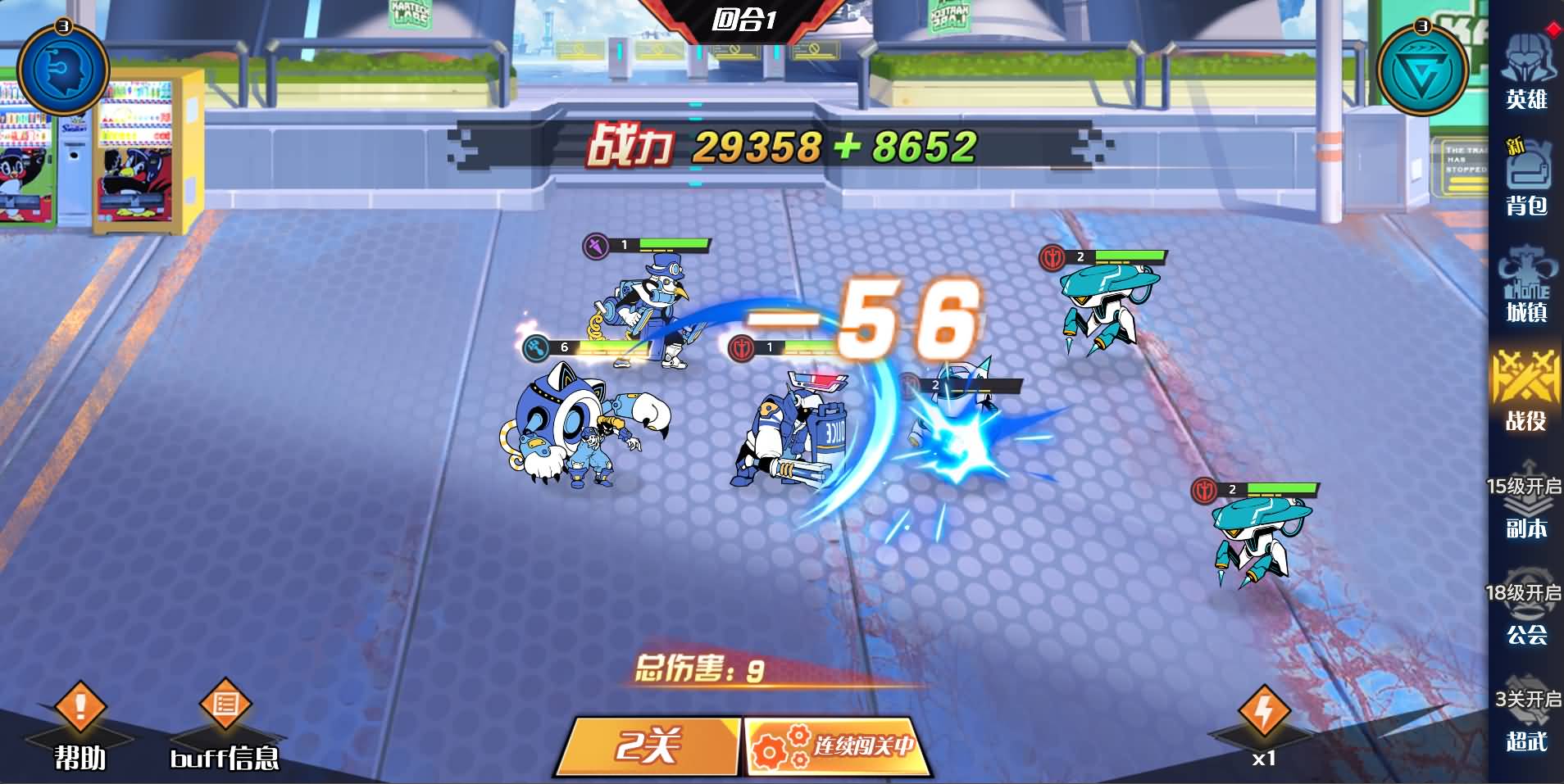Select the 战役 (Campaign) sidebar icon

click(x=1526, y=393)
